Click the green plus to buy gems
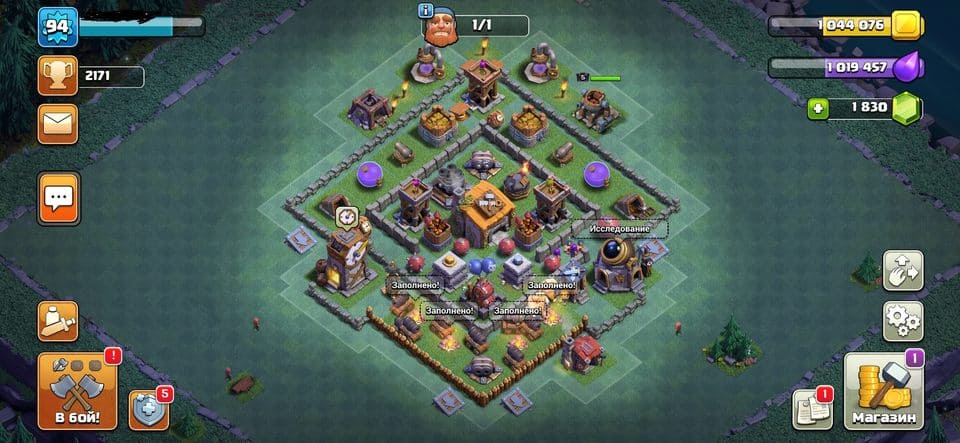The height and width of the screenshot is (443, 960). click(818, 107)
